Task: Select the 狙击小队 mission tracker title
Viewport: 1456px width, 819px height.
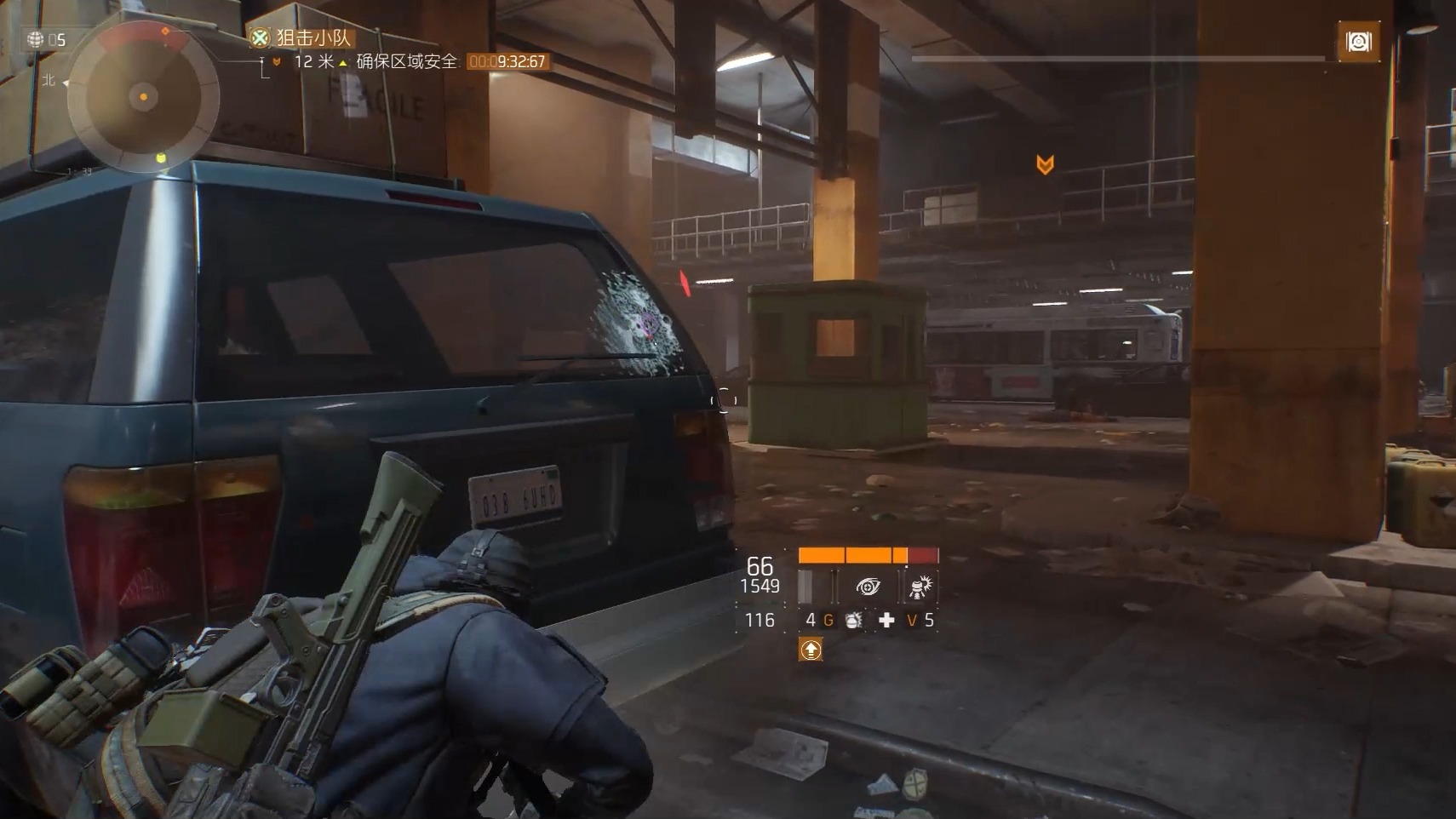Action: pos(312,37)
